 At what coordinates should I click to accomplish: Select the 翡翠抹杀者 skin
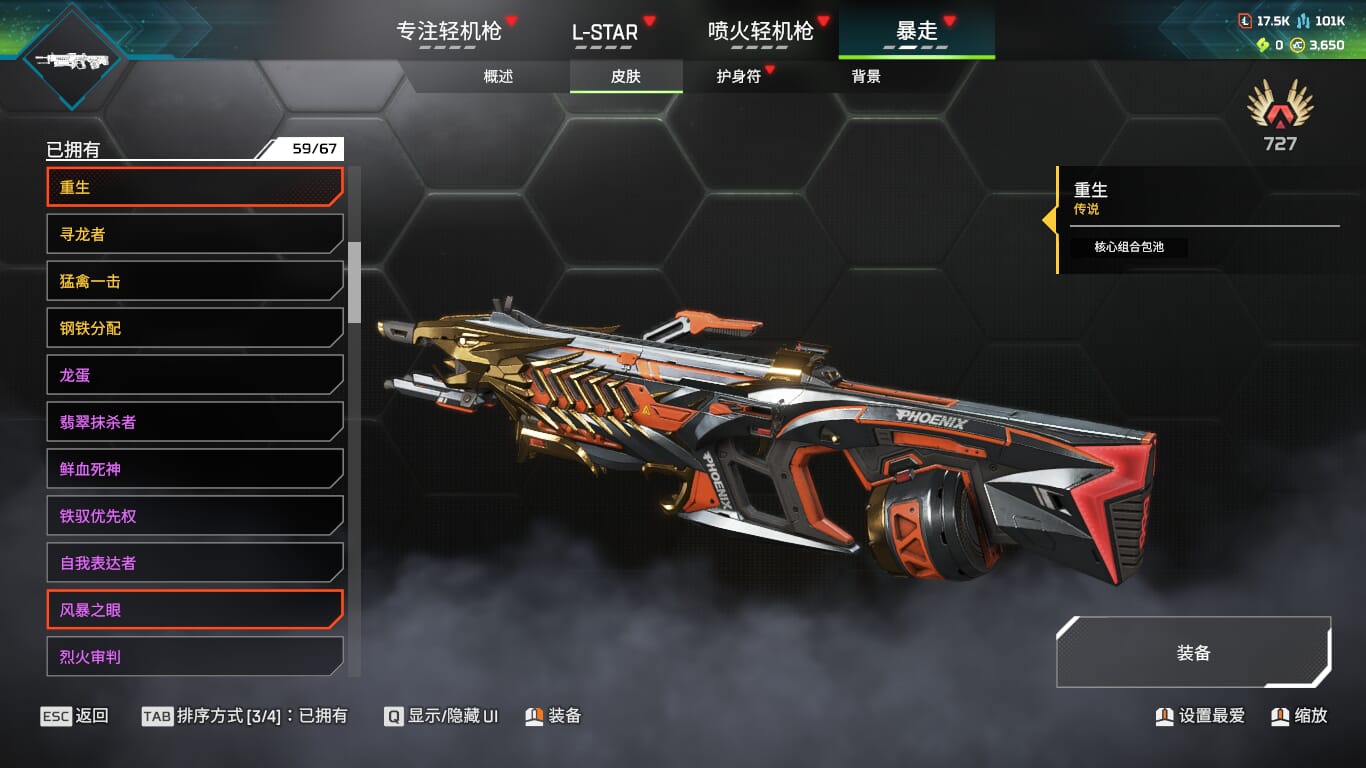(195, 422)
